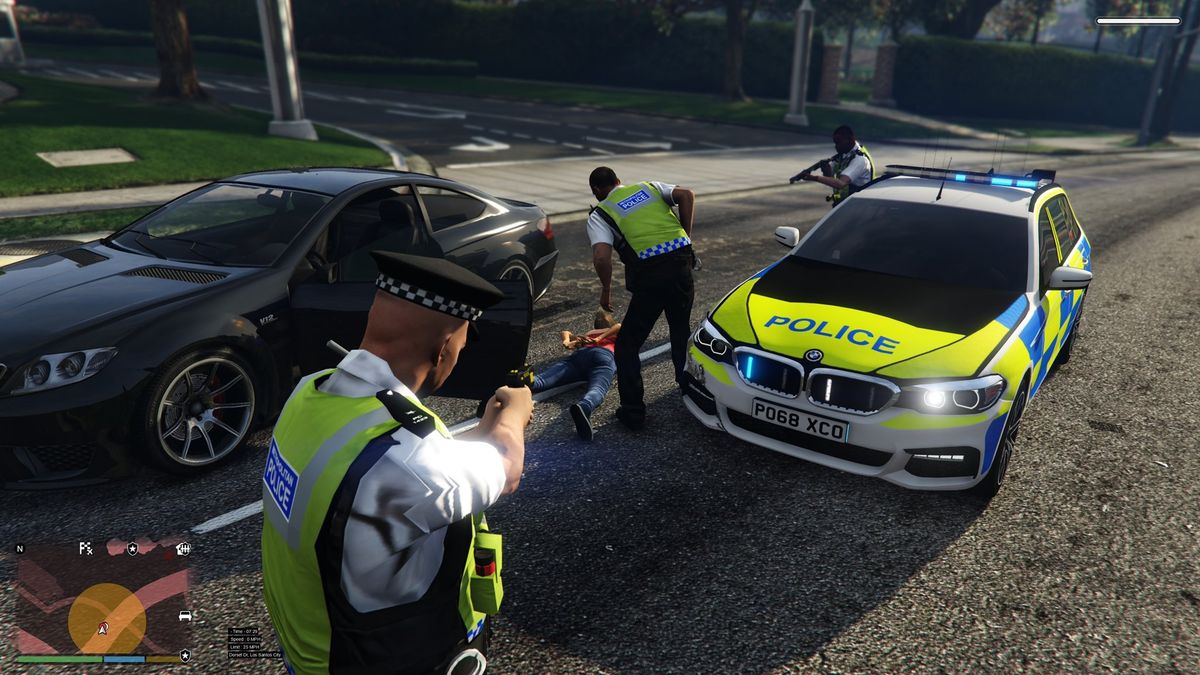1200x675 pixels.
Task: Select the garage blip on the minimap
Action: pyautogui.click(x=183, y=548)
